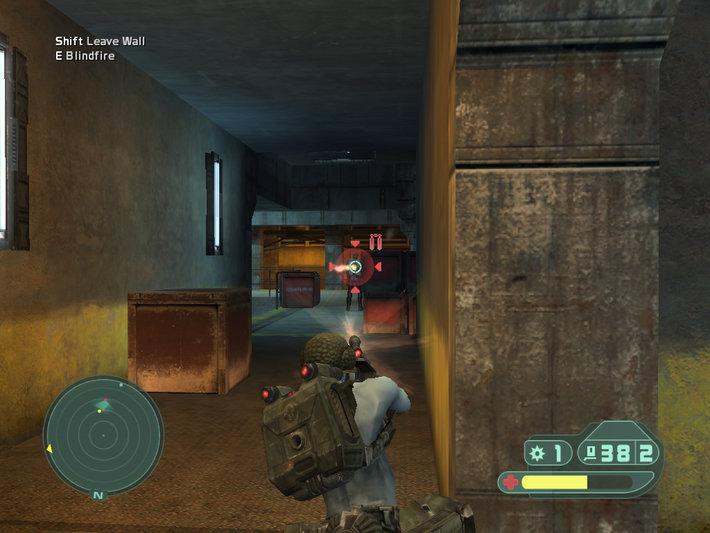The image size is (710, 533).
Task: Click the circular radar minimap
Action: pyautogui.click(x=102, y=433)
